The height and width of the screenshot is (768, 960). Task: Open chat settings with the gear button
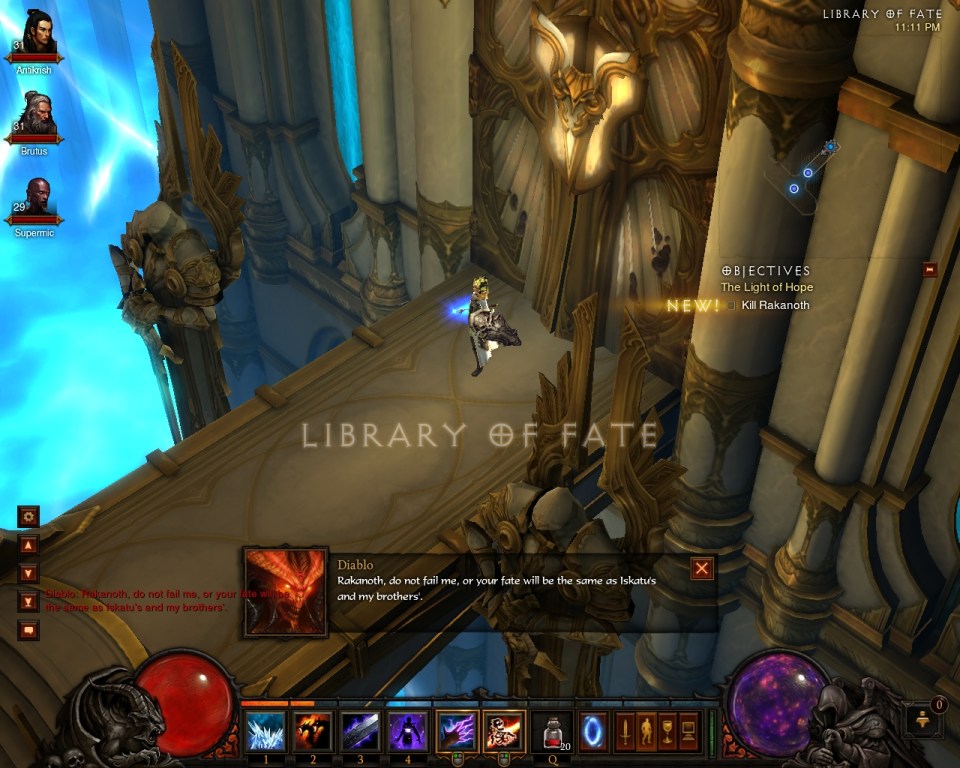click(28, 516)
